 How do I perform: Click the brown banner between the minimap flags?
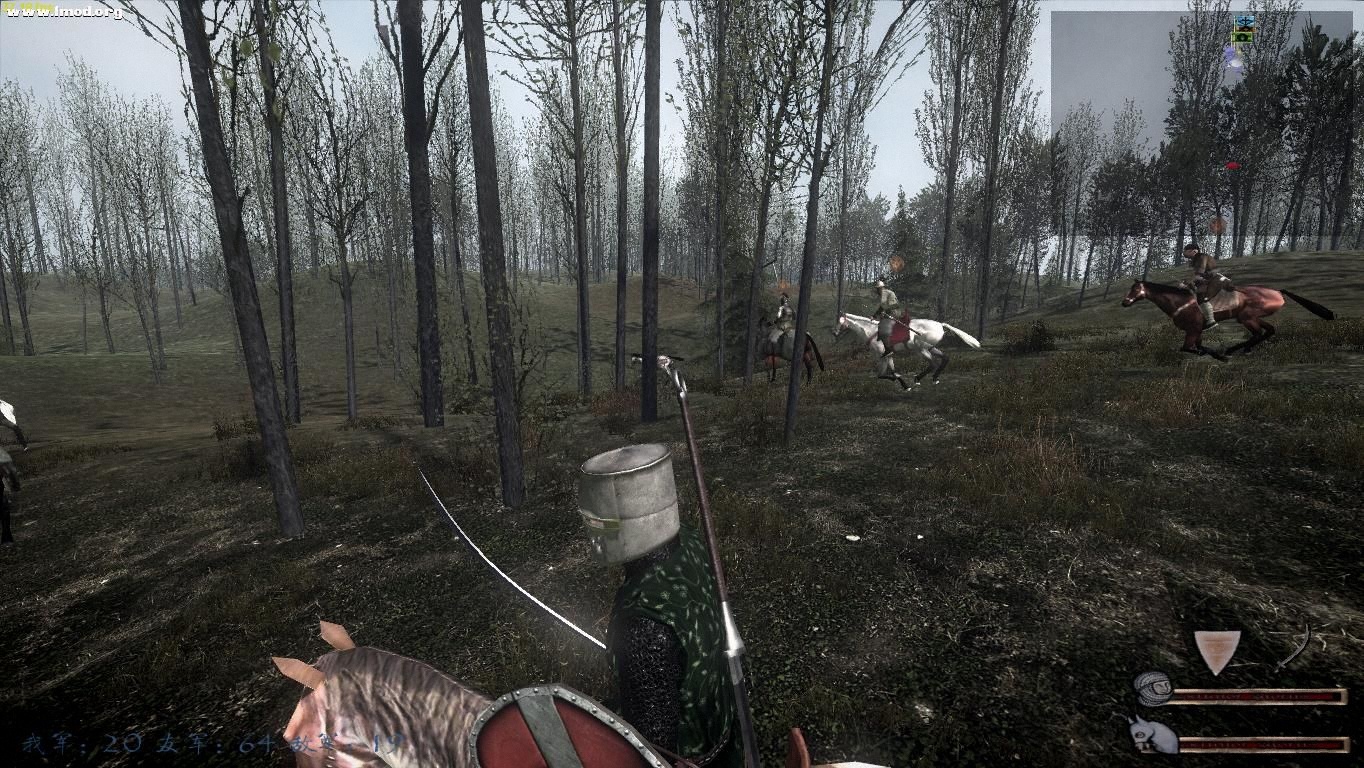[x=1246, y=29]
